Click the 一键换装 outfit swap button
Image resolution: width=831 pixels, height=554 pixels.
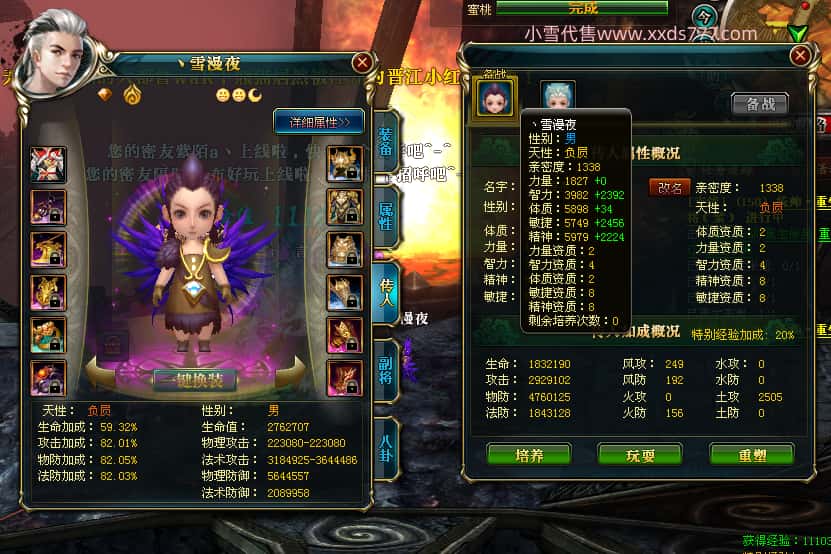pyautogui.click(x=195, y=380)
